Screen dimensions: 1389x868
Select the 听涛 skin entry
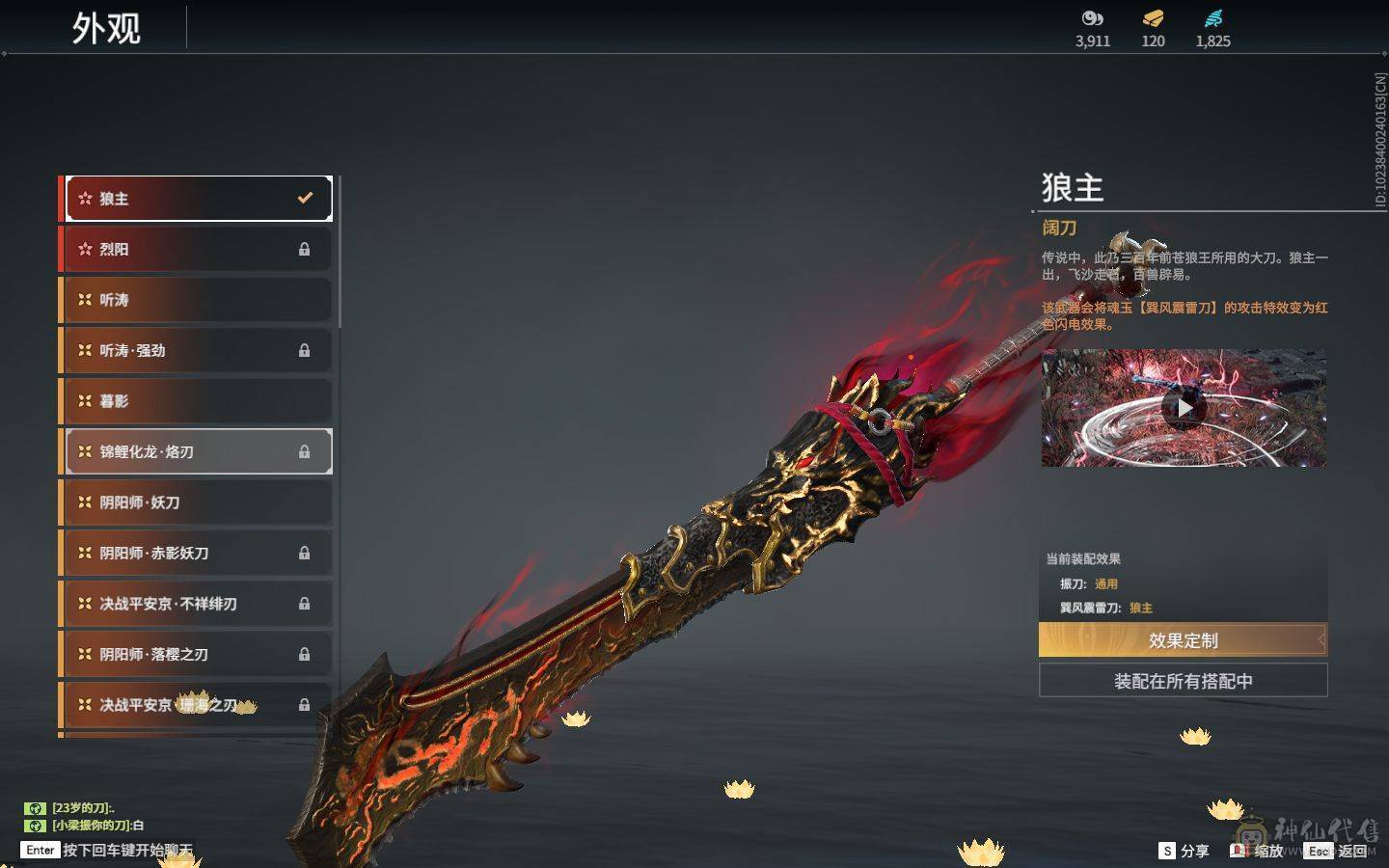(198, 300)
